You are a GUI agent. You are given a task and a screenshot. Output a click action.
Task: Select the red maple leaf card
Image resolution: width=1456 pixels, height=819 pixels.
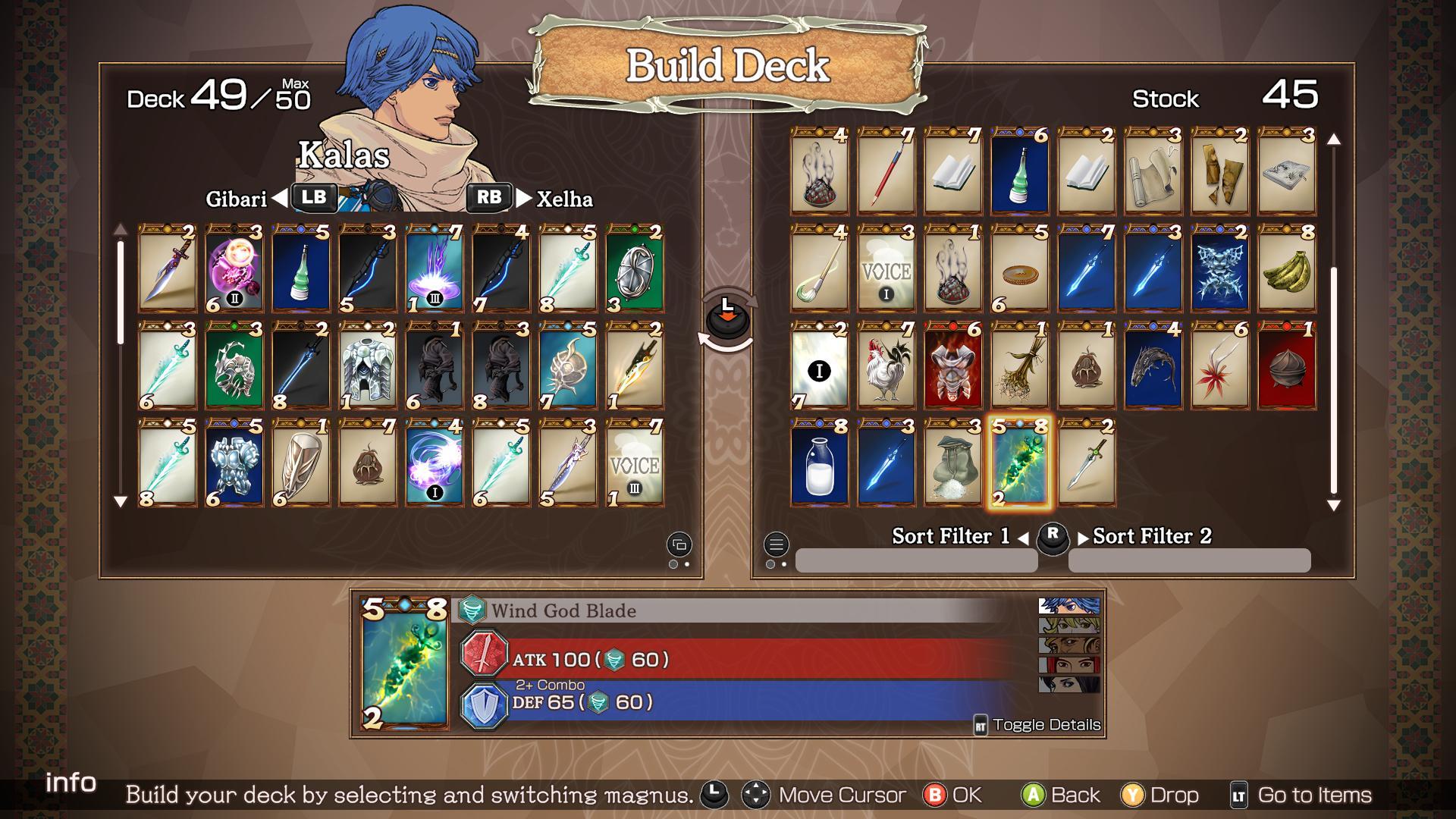(x=1219, y=366)
